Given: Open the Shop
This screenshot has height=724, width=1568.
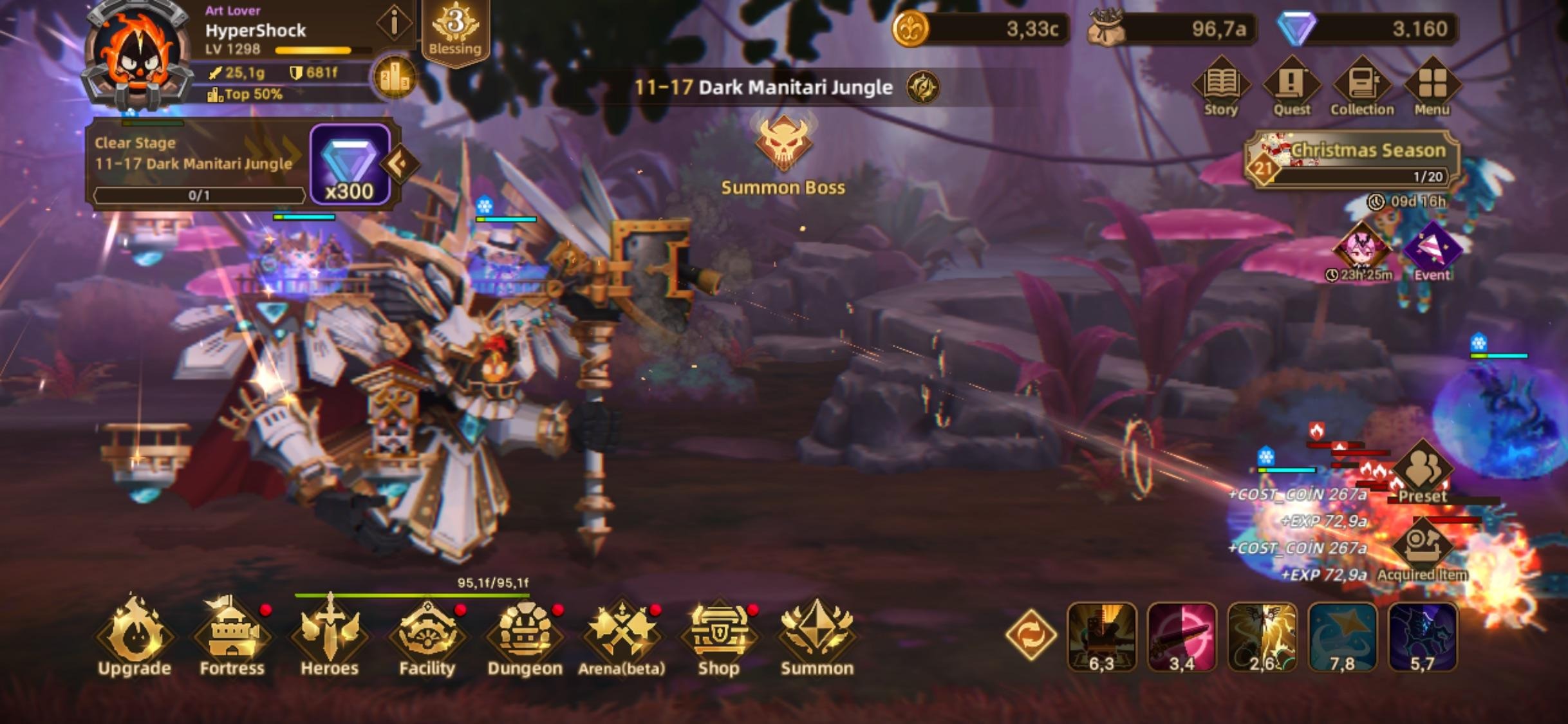Looking at the screenshot, I should tap(719, 636).
